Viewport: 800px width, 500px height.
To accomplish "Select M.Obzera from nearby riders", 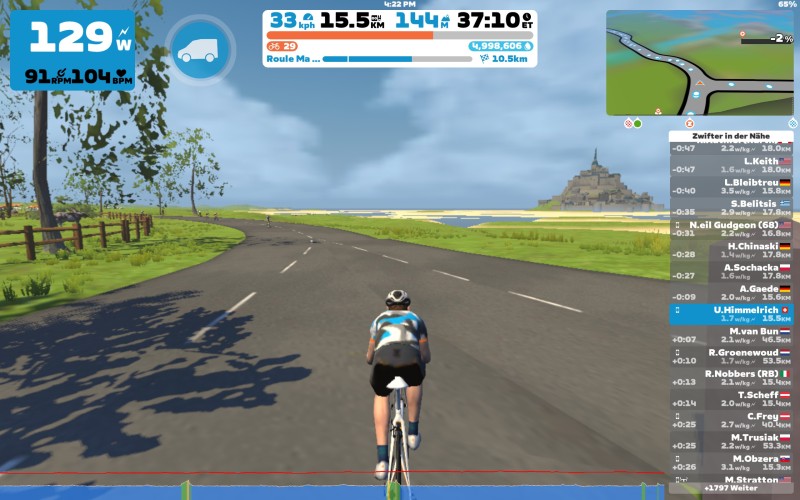I will [x=731, y=462].
